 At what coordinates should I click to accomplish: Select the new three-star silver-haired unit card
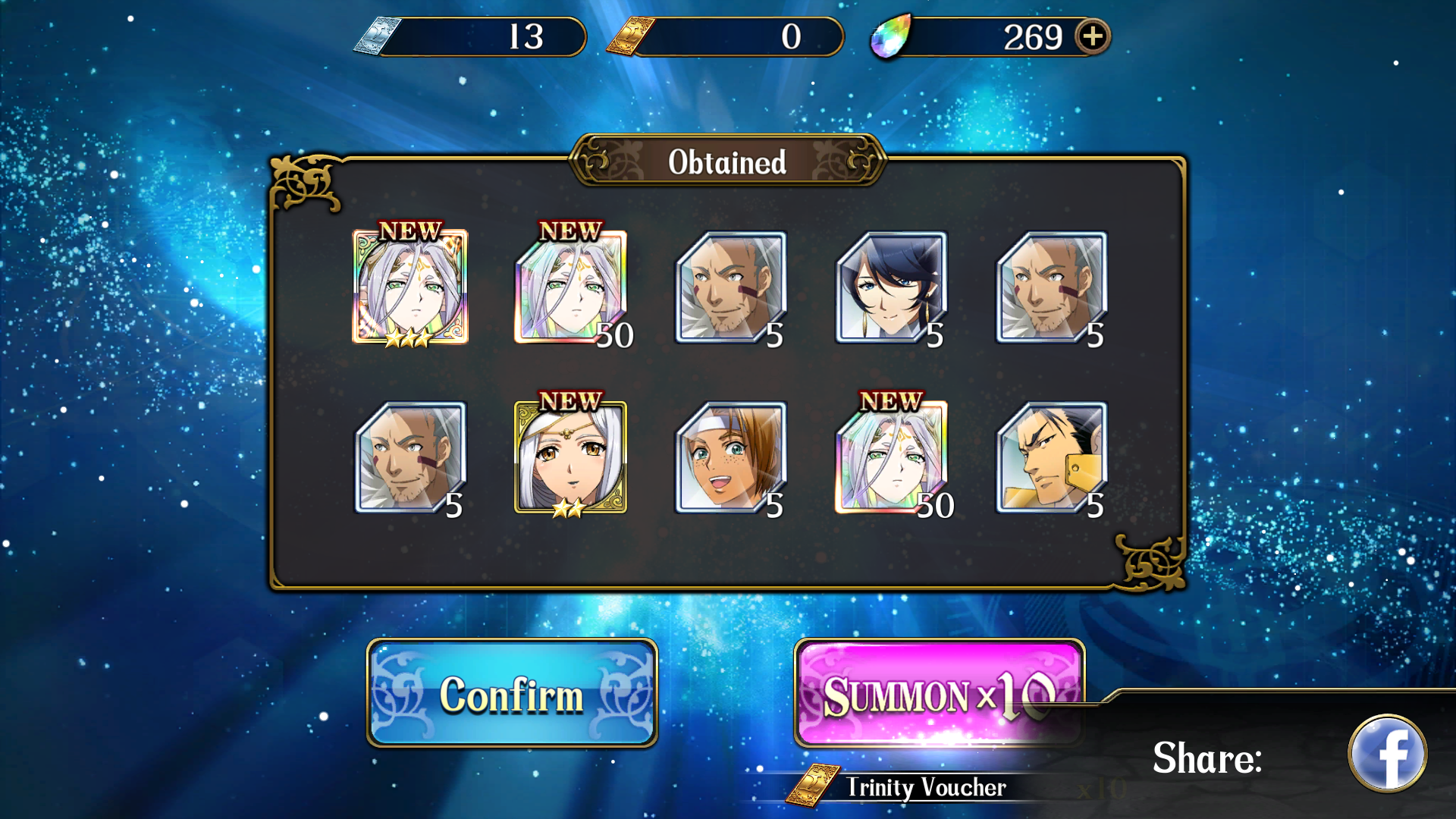click(410, 287)
